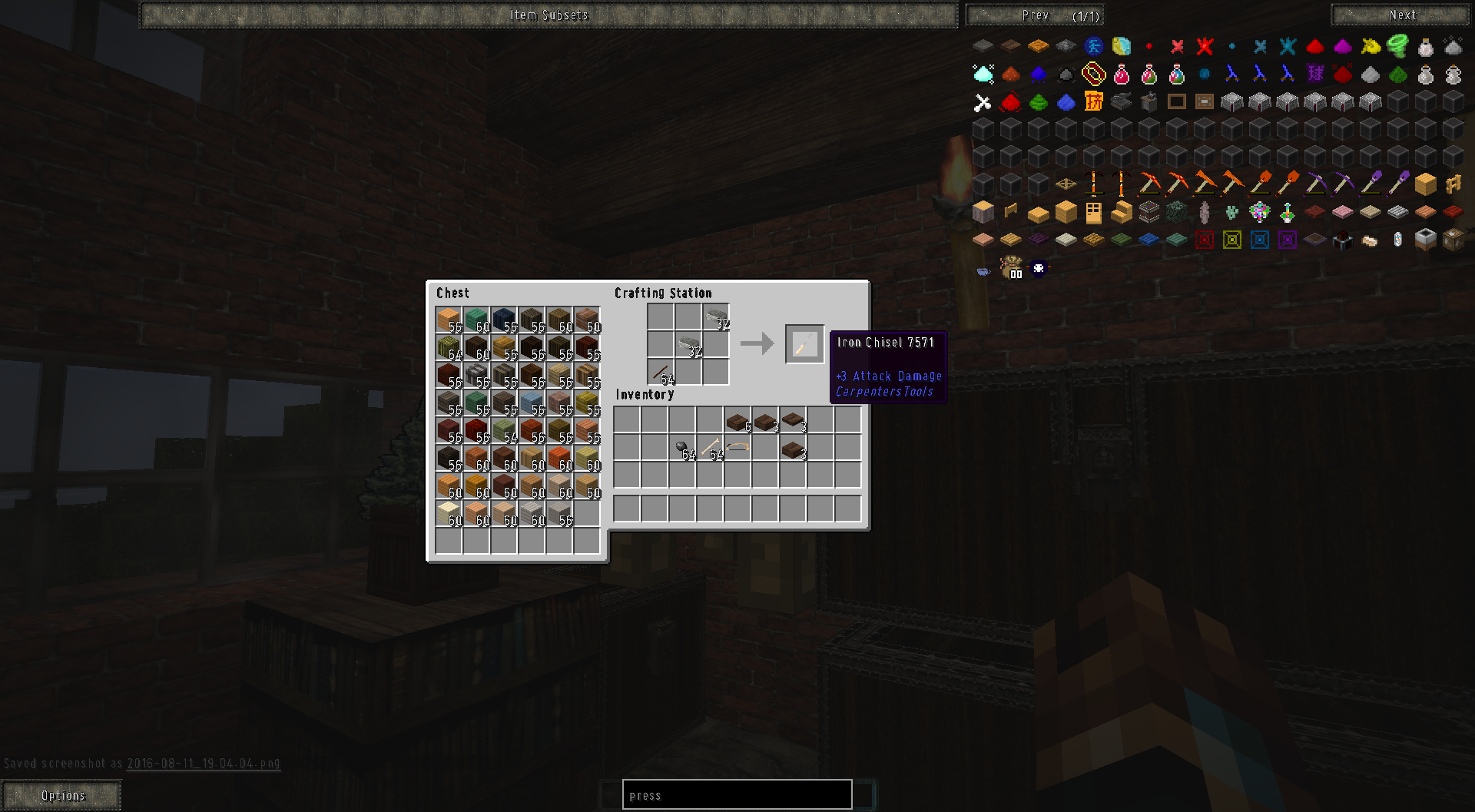Select the bow in the inventory row
Viewport: 1475px width, 812px height.
[739, 447]
